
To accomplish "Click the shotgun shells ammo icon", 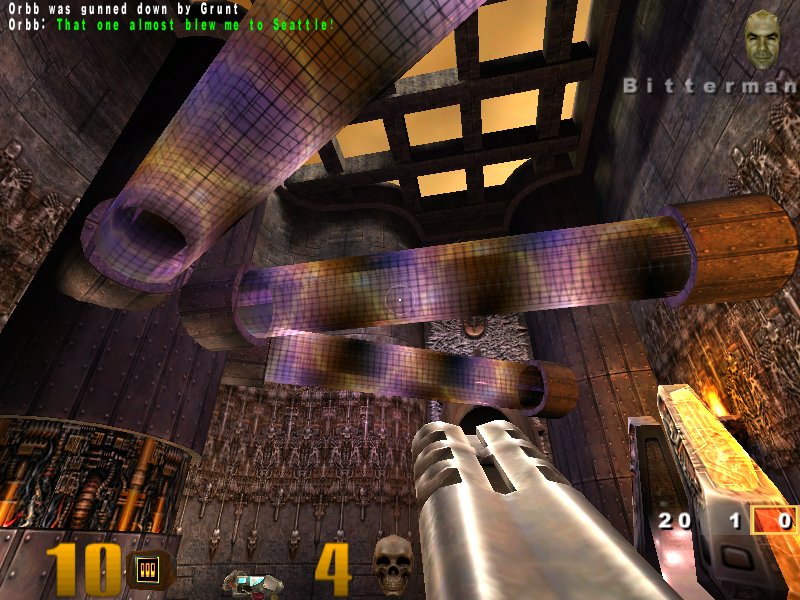I will (x=148, y=570).
